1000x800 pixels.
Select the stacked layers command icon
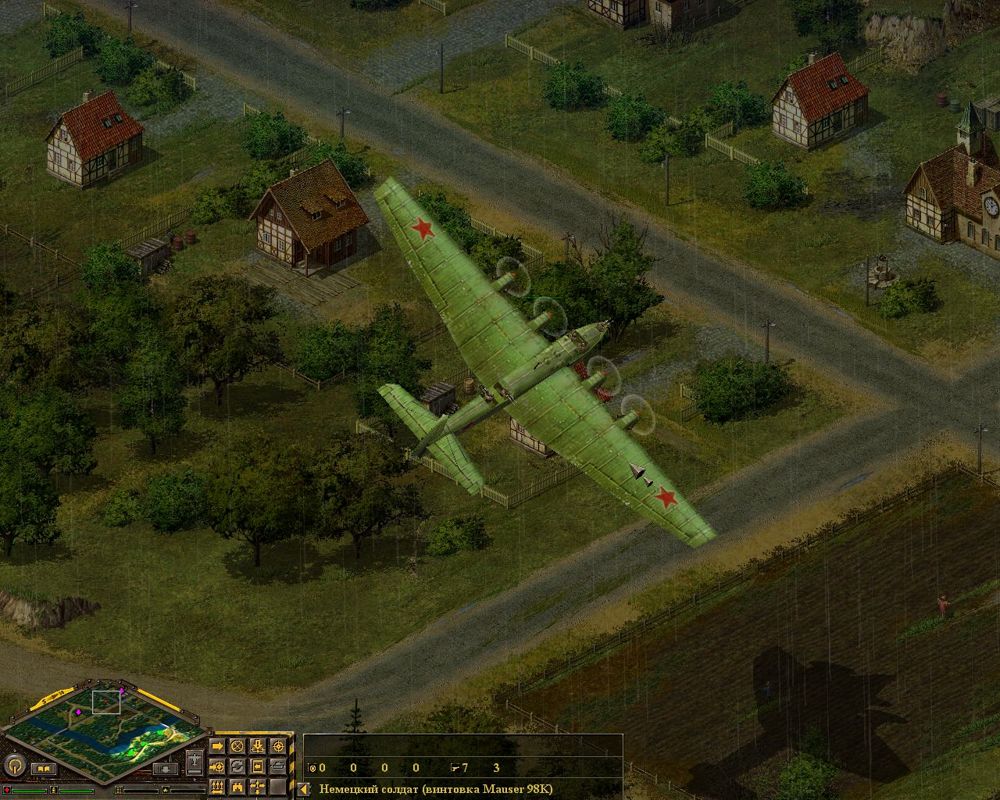tap(278, 767)
